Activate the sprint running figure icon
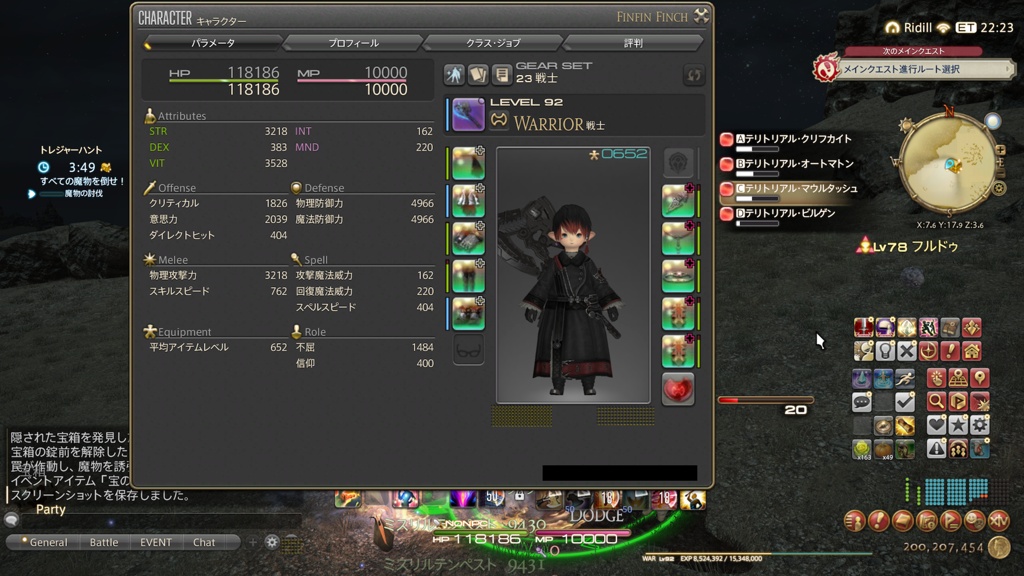Screen dimensions: 1024x576 pos(905,379)
